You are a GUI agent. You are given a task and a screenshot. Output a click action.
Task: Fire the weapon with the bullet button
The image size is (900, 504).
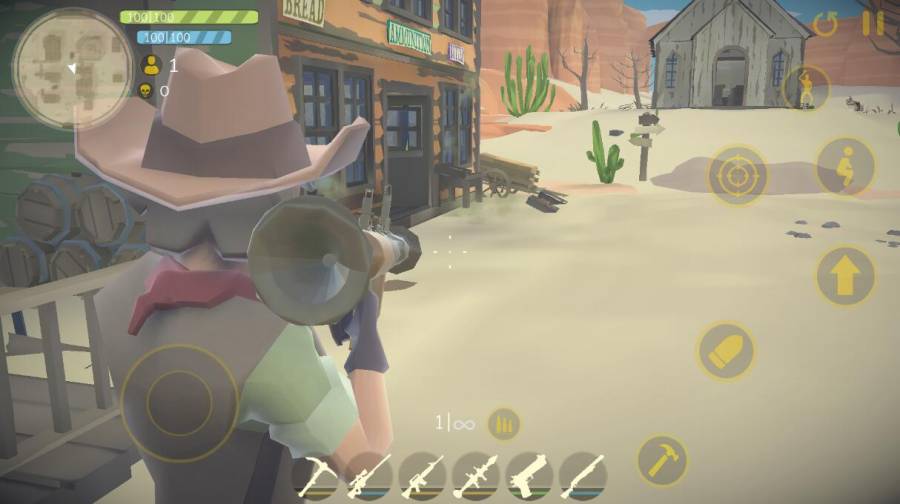[726, 350]
